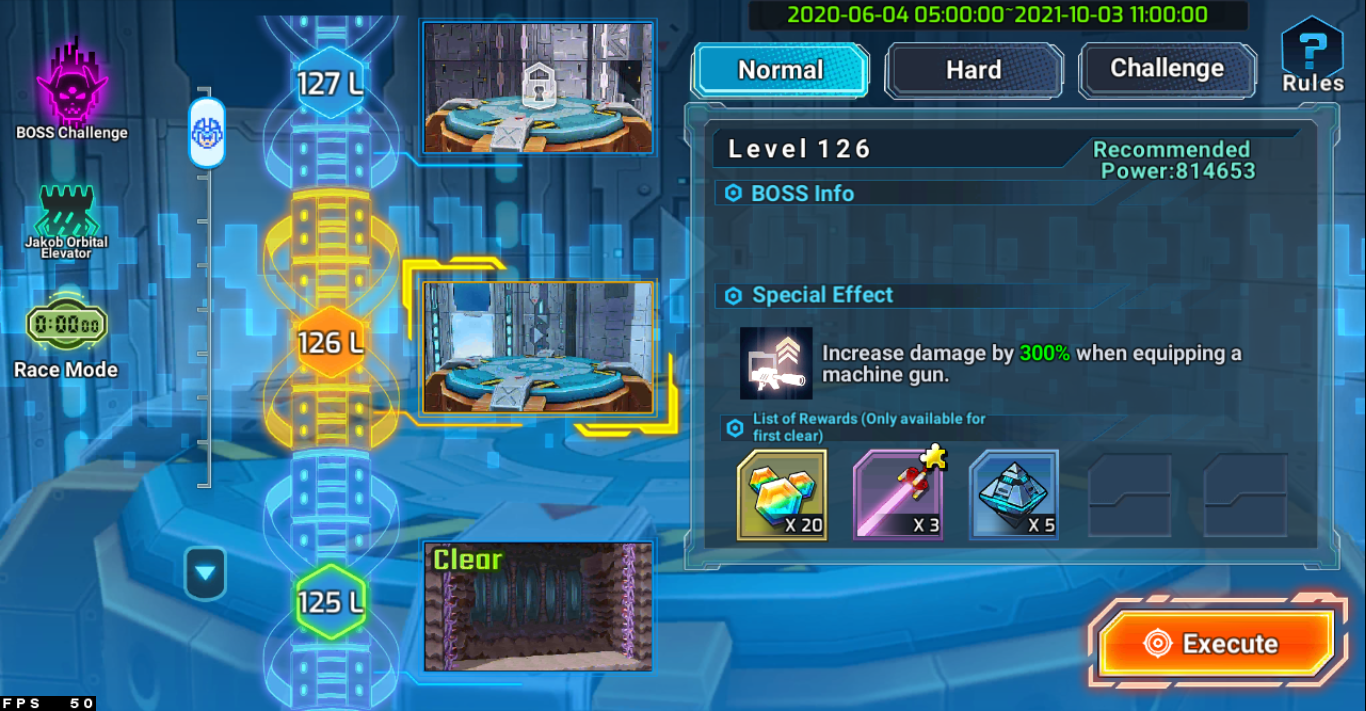Enter Race Mode
Viewport: 1366px width, 711px height.
click(x=66, y=337)
